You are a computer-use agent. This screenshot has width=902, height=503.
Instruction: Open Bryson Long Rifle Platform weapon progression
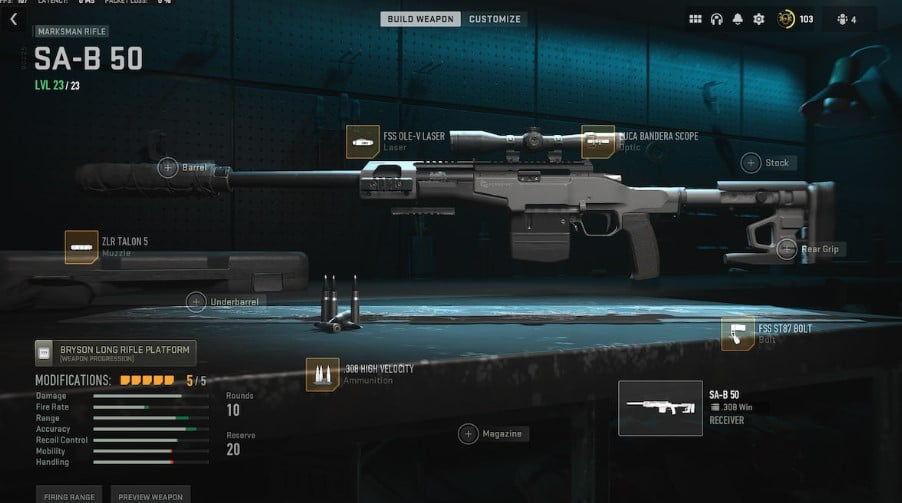[x=115, y=352]
